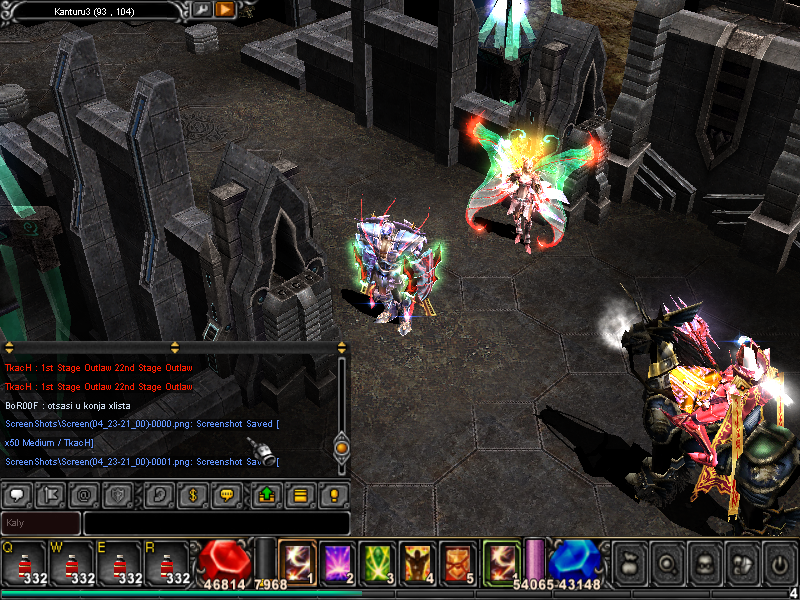
Task: Focus the chat message input field
Action: 216,523
